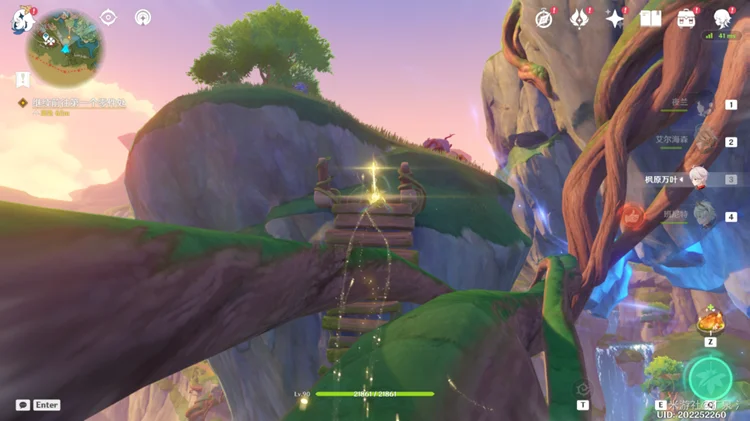Open the handbook book icon
Viewport: 750px width, 421px height.
point(650,19)
